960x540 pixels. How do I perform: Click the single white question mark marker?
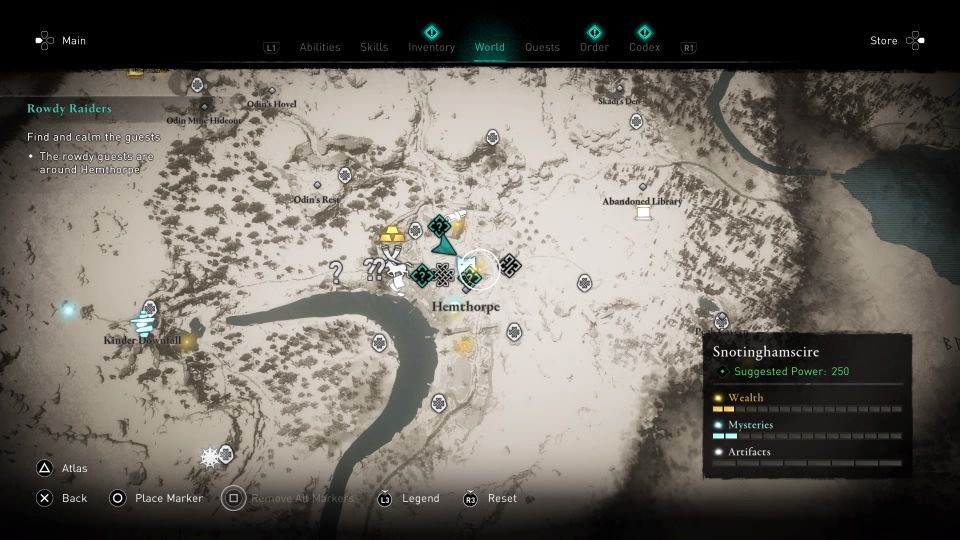click(337, 272)
